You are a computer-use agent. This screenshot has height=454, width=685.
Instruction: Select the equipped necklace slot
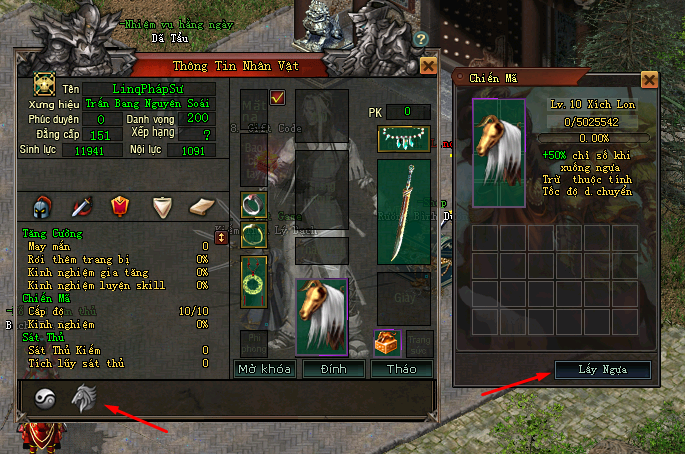403,139
